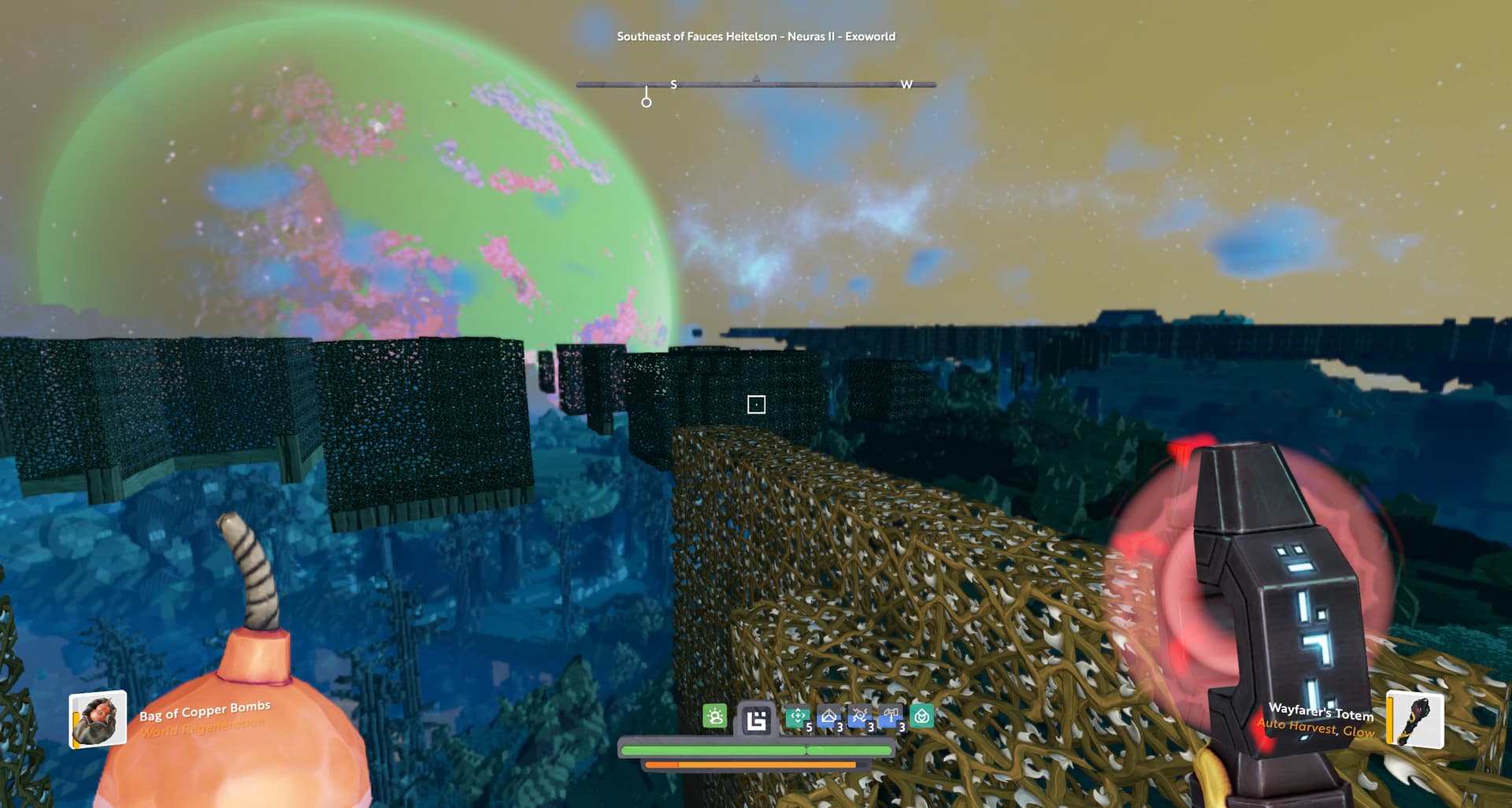Select the Wayfarer's Totem slot

click(x=1414, y=719)
